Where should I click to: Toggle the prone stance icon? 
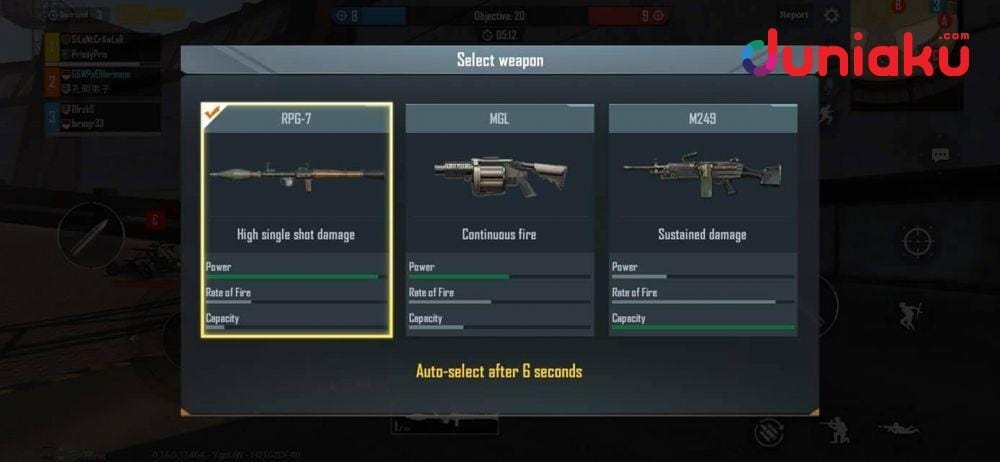(898, 429)
